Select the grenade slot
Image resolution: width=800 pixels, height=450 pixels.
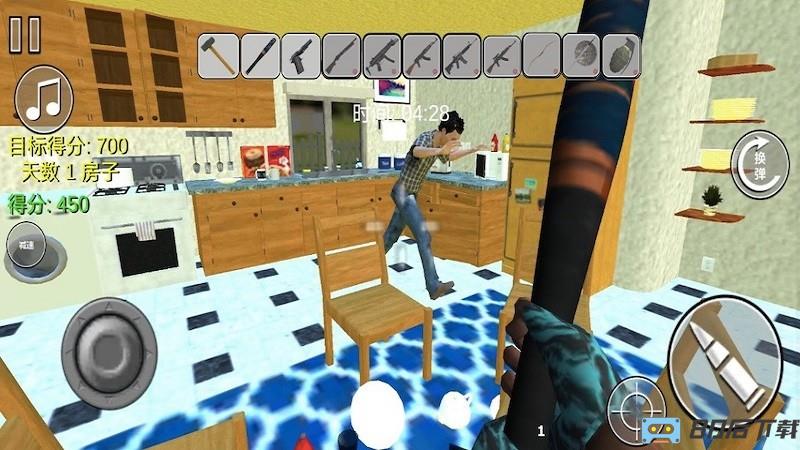click(x=621, y=55)
